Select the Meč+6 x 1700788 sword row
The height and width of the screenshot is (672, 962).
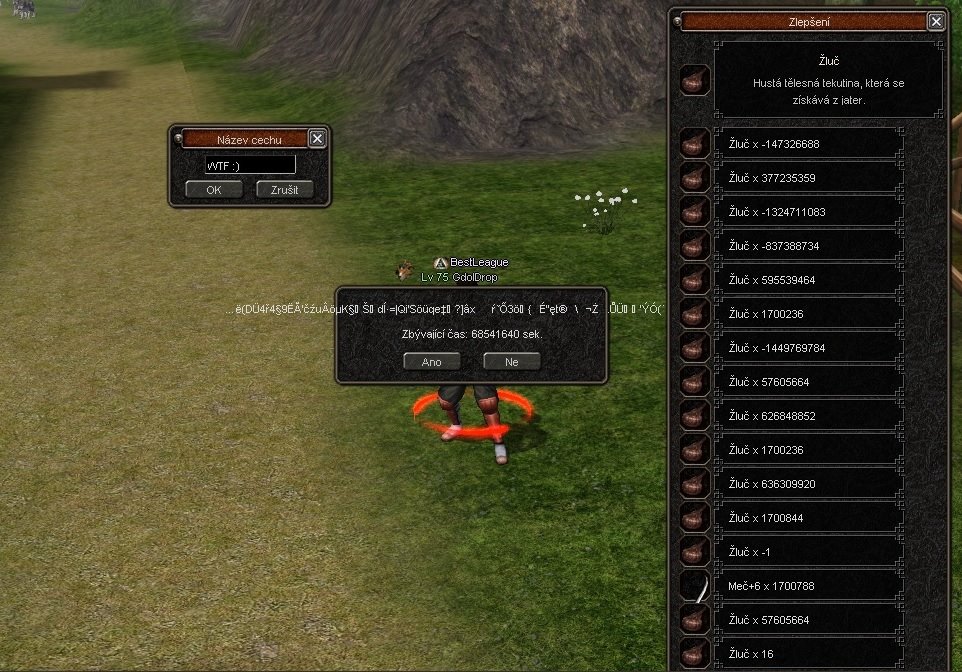[809, 586]
